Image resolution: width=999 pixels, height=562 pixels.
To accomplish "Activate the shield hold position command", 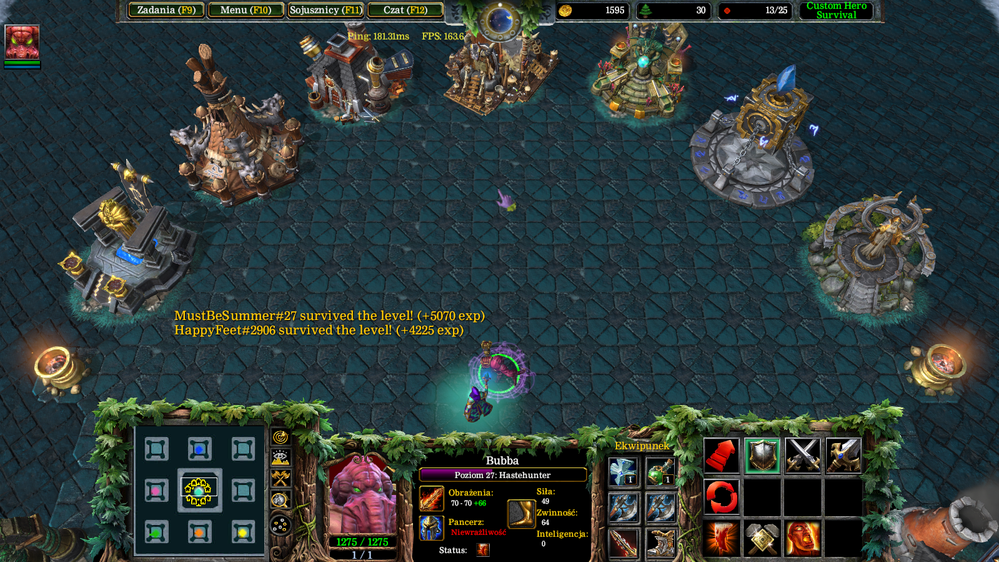I will coord(762,455).
